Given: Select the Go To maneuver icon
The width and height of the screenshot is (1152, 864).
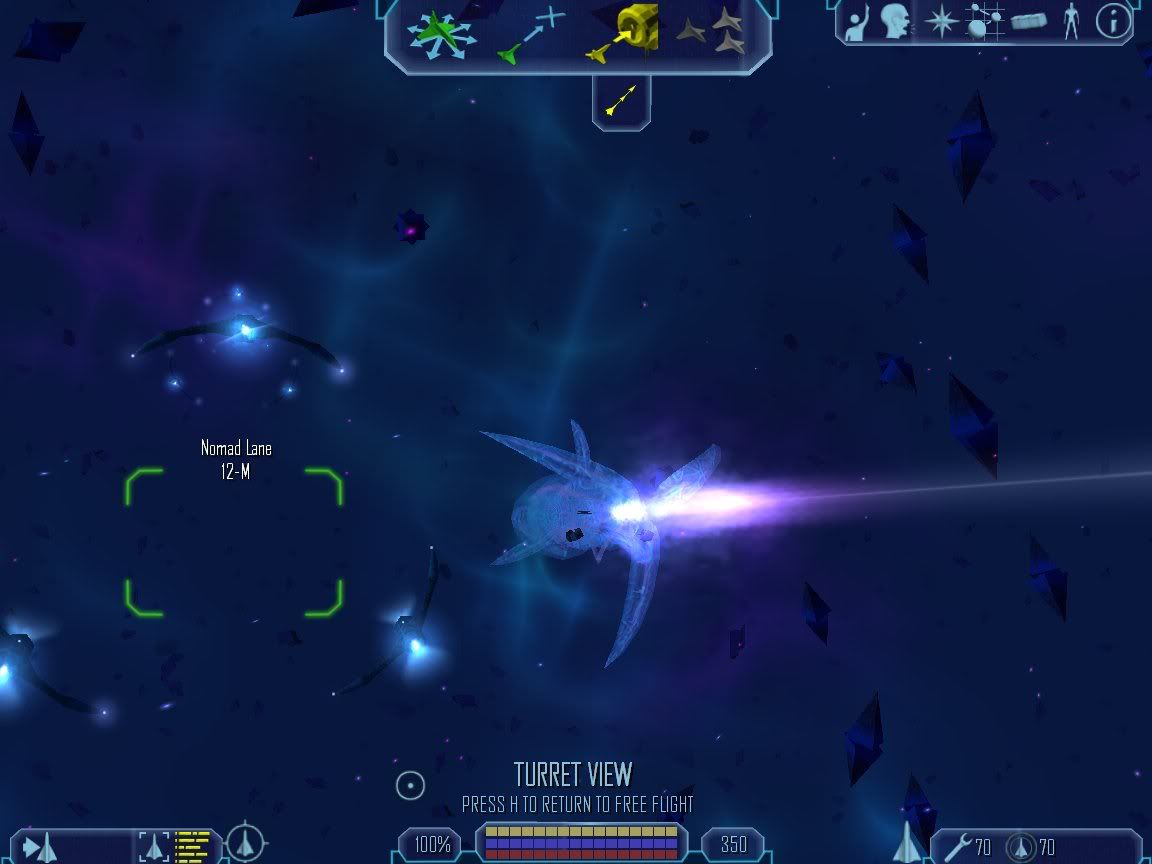Looking at the screenshot, I should pyautogui.click(x=530, y=35).
